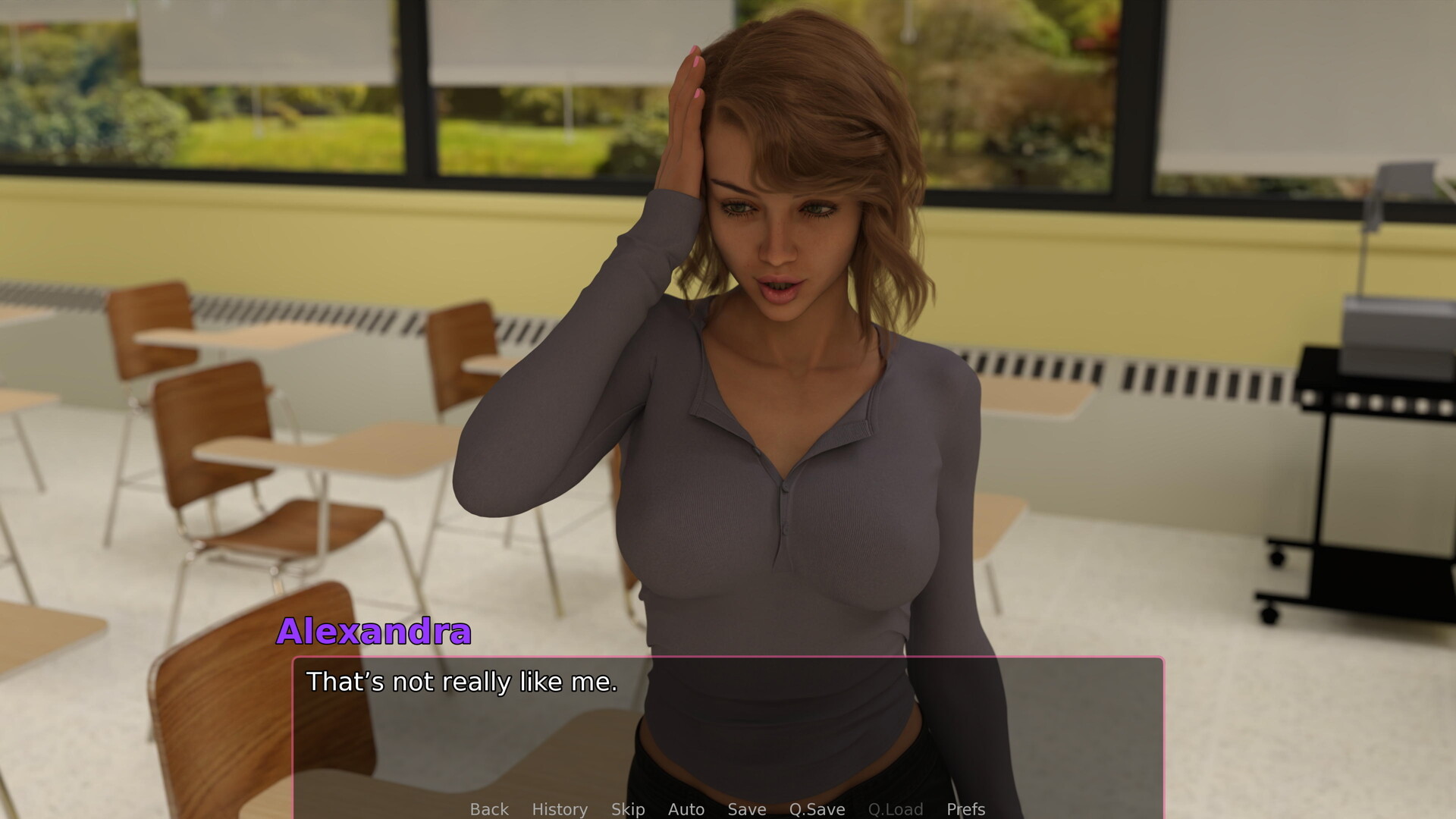Enable Auto-forward dialogue mode

686,809
